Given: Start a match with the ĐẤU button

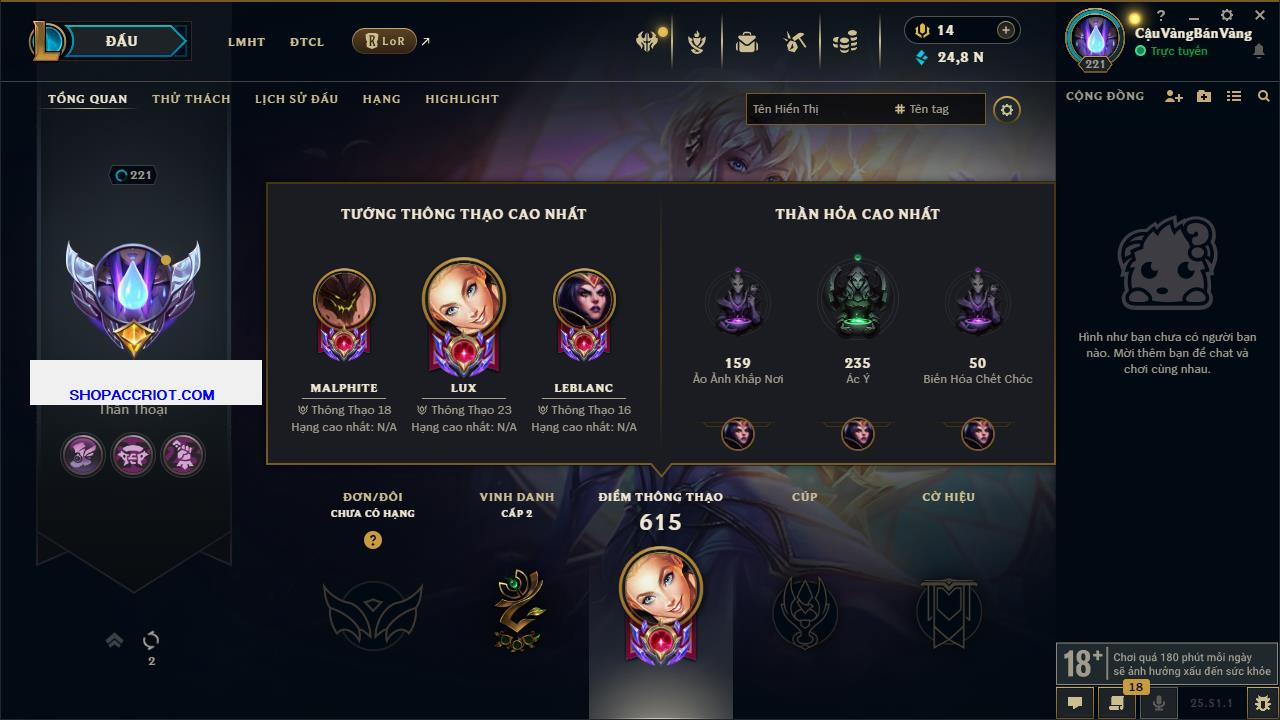Looking at the screenshot, I should pyautogui.click(x=121, y=41).
